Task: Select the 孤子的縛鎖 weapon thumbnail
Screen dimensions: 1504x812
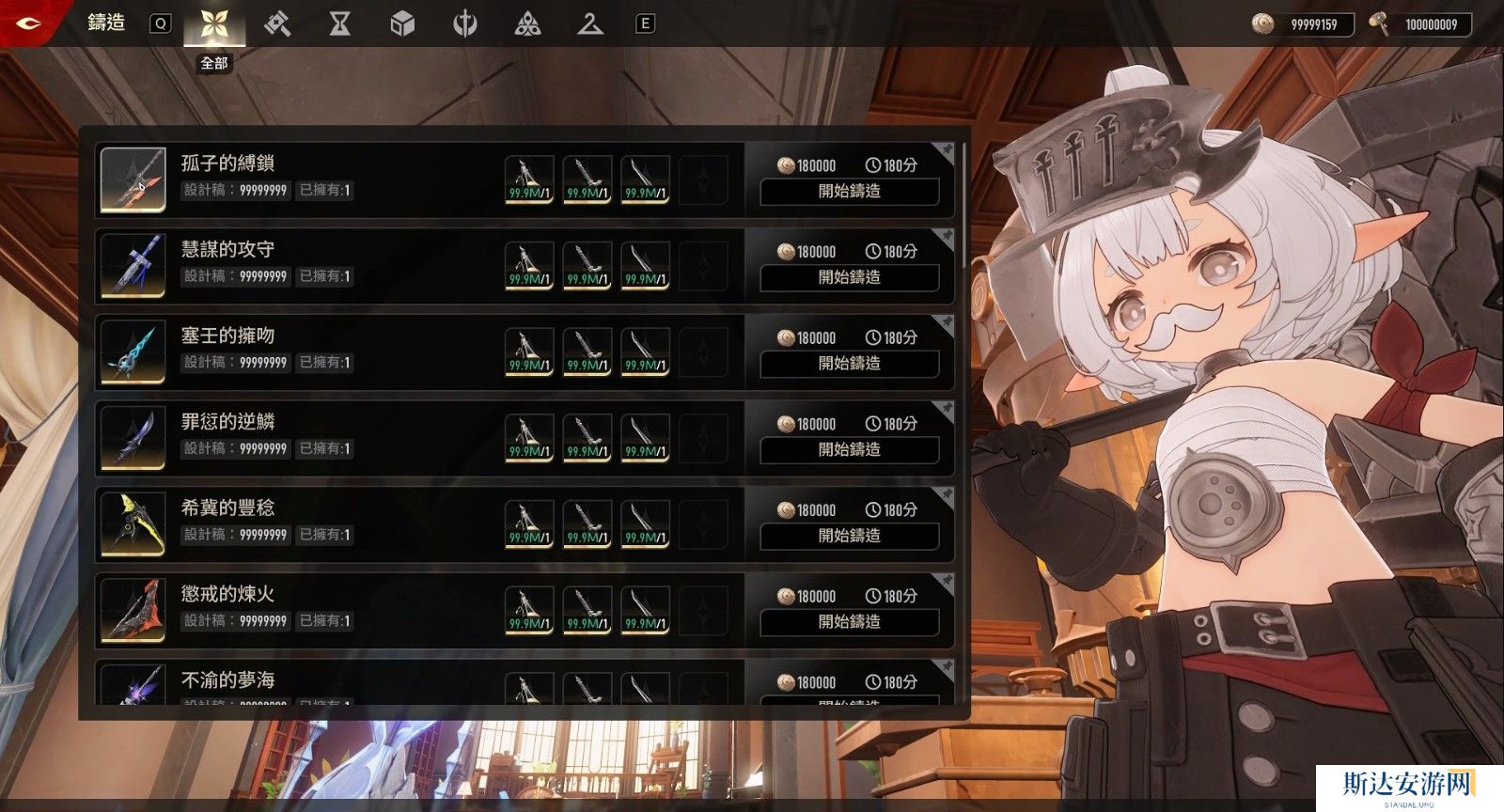Action: click(133, 180)
